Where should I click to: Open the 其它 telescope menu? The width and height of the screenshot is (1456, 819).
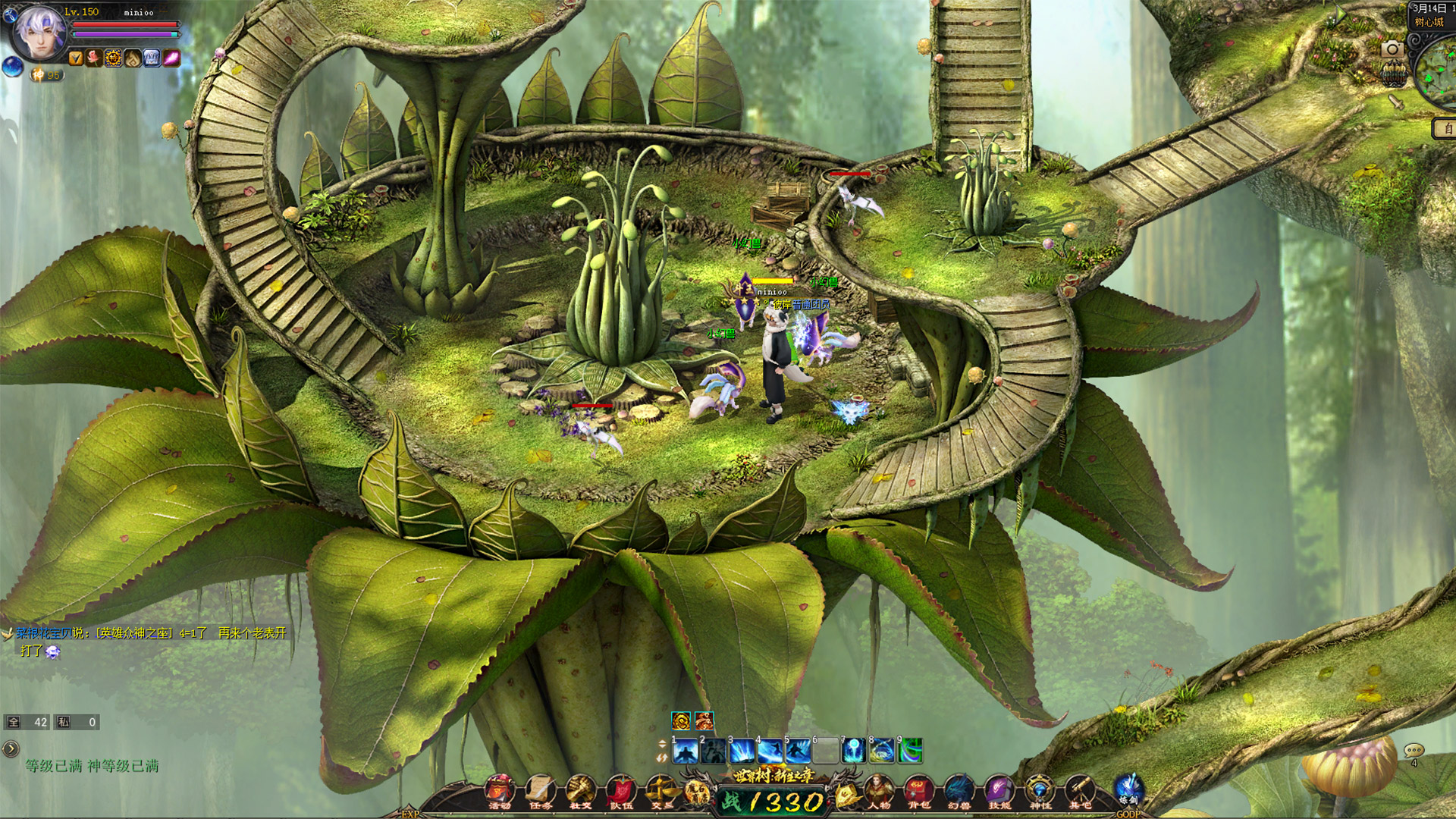point(1079,792)
